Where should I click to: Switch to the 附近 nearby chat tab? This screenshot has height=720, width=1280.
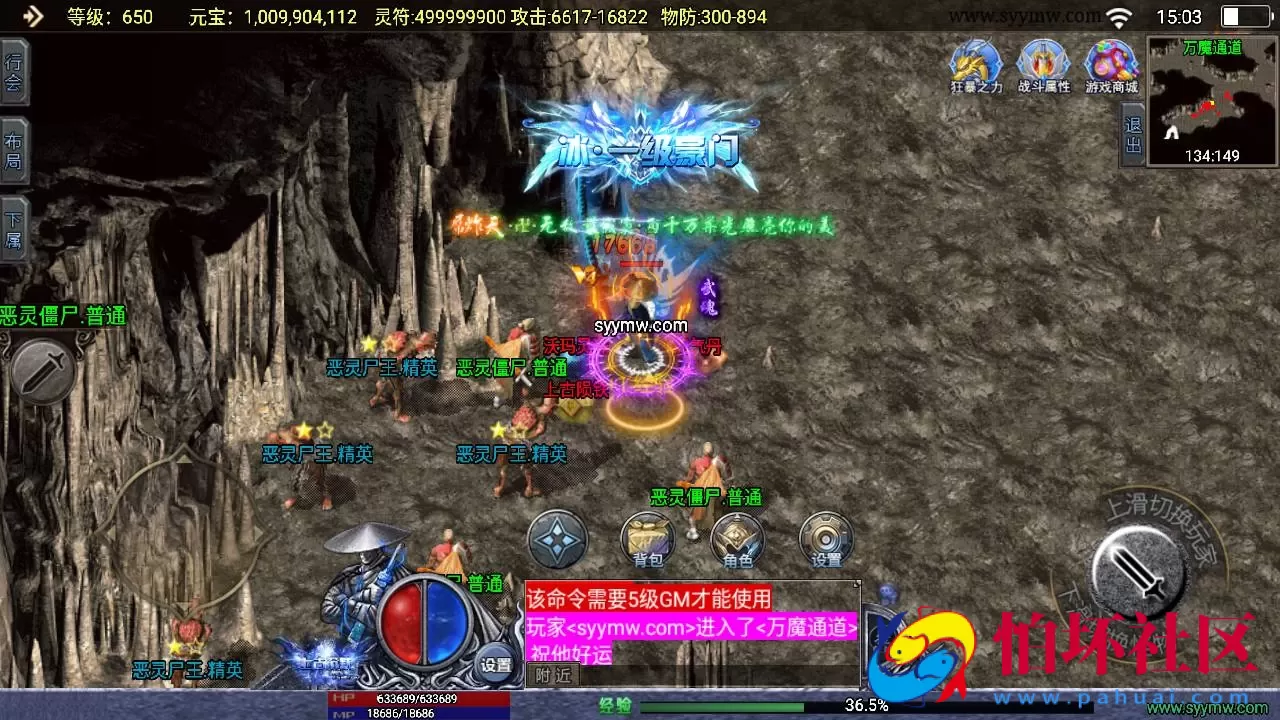552,676
